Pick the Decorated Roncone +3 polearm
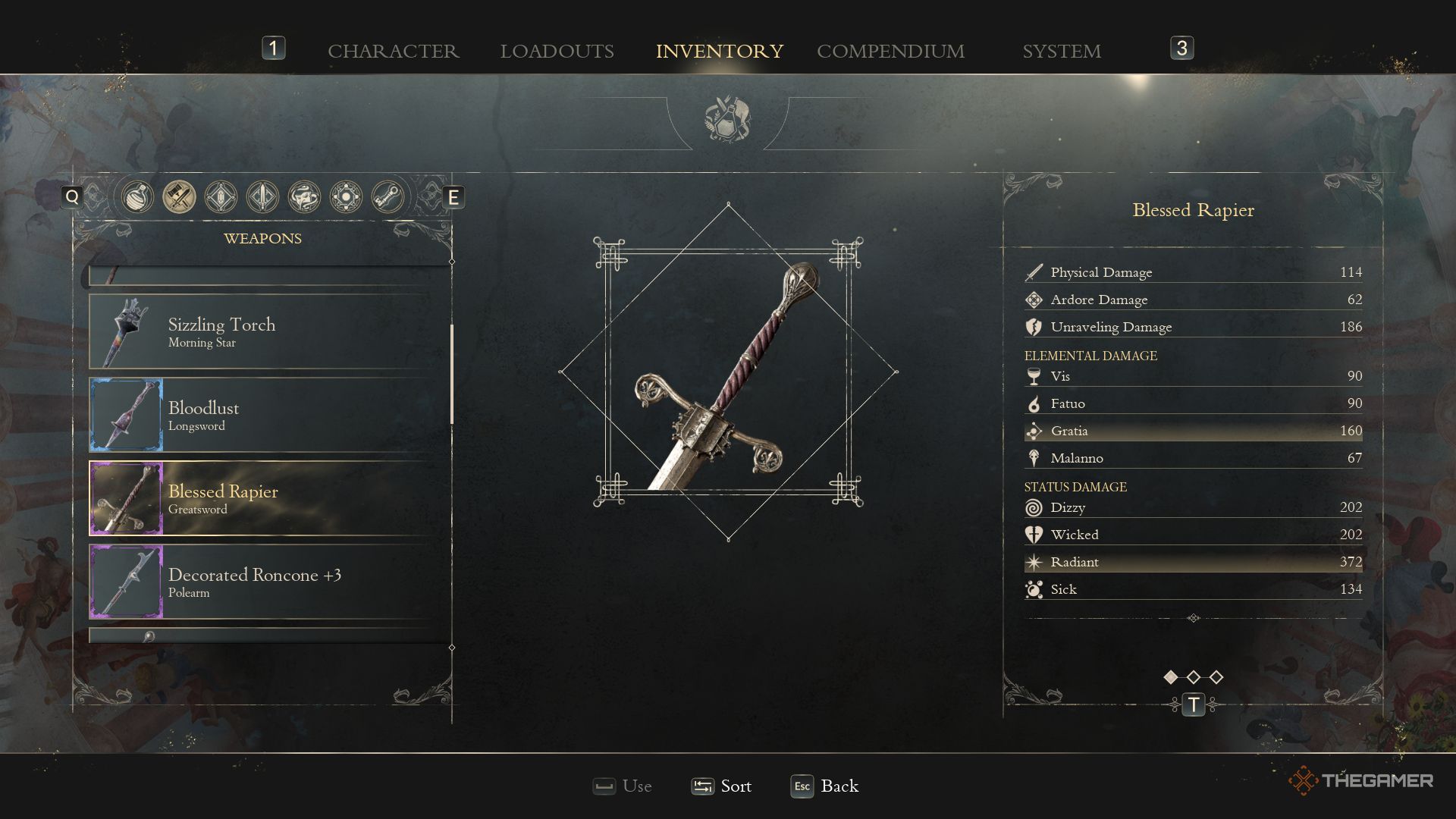This screenshot has height=819, width=1456. tap(269, 582)
